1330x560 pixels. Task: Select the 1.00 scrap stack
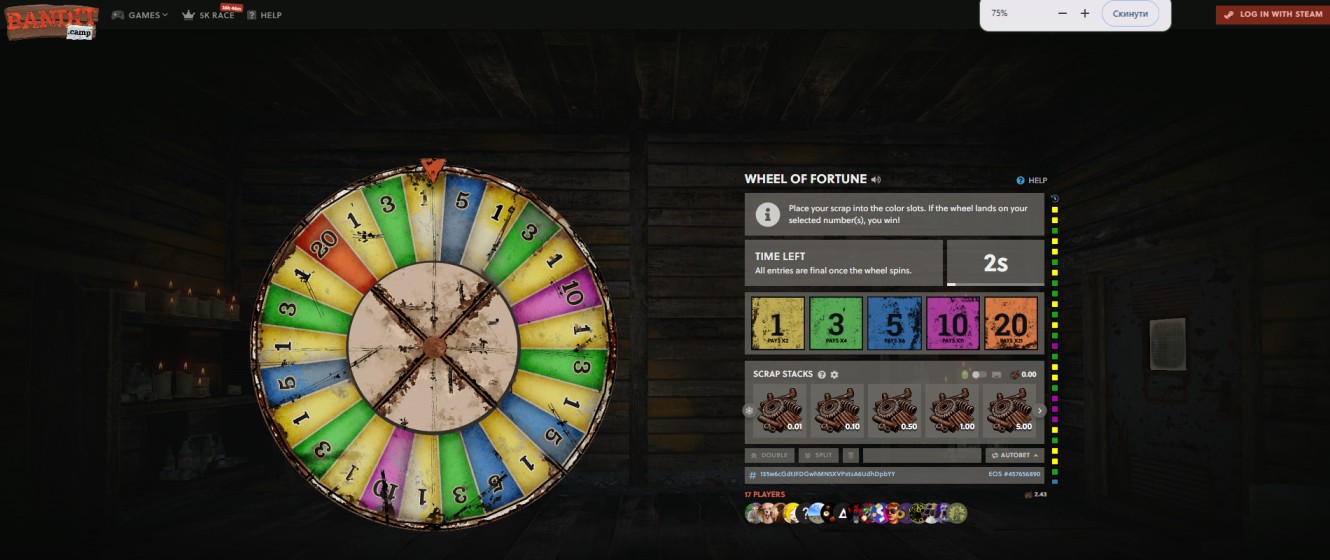pyautogui.click(x=952, y=411)
